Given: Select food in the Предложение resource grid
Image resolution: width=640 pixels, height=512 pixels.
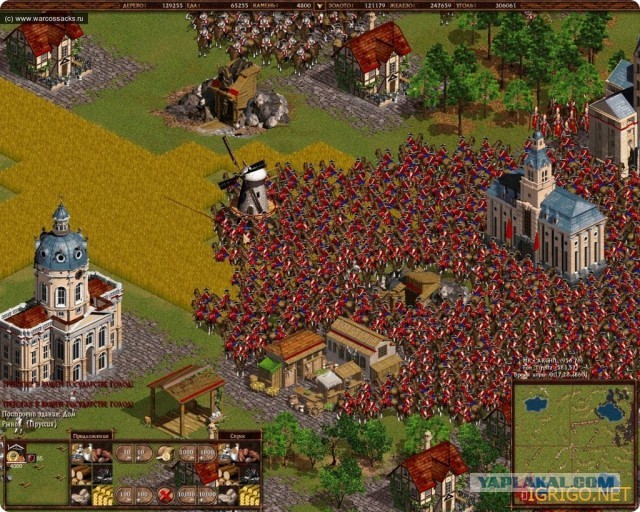Looking at the screenshot, I should (80, 453).
